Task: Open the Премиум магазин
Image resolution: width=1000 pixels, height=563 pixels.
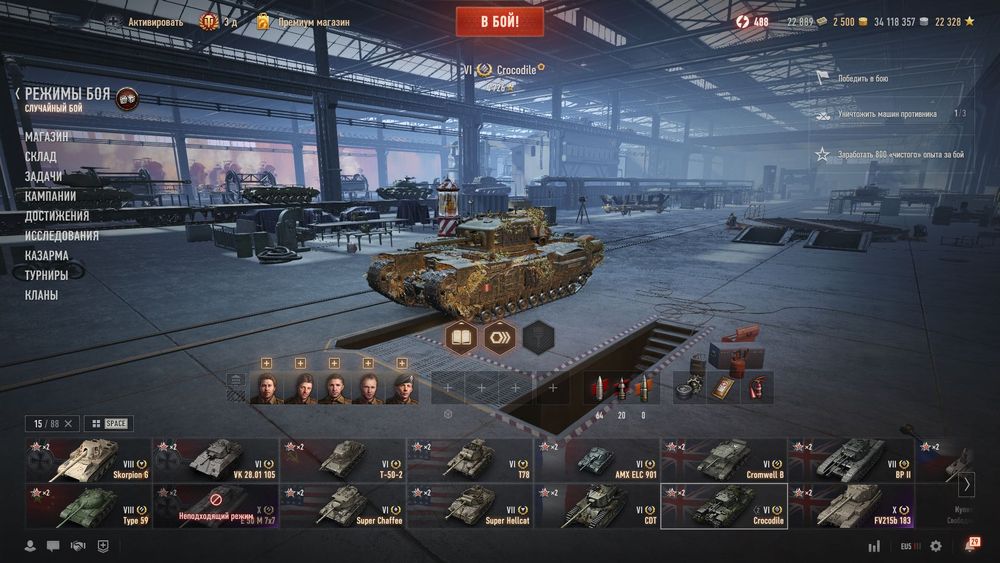Action: point(313,22)
